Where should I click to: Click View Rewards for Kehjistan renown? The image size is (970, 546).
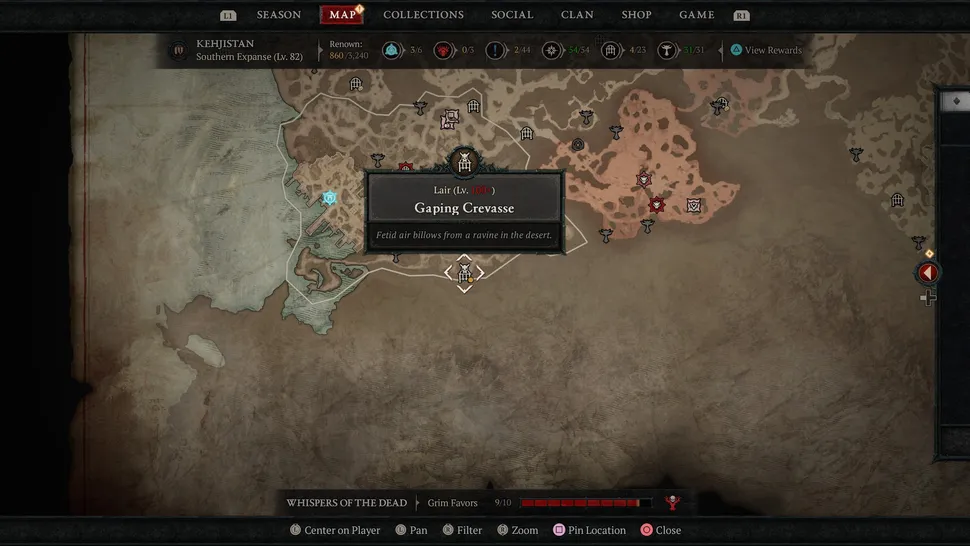click(x=767, y=50)
